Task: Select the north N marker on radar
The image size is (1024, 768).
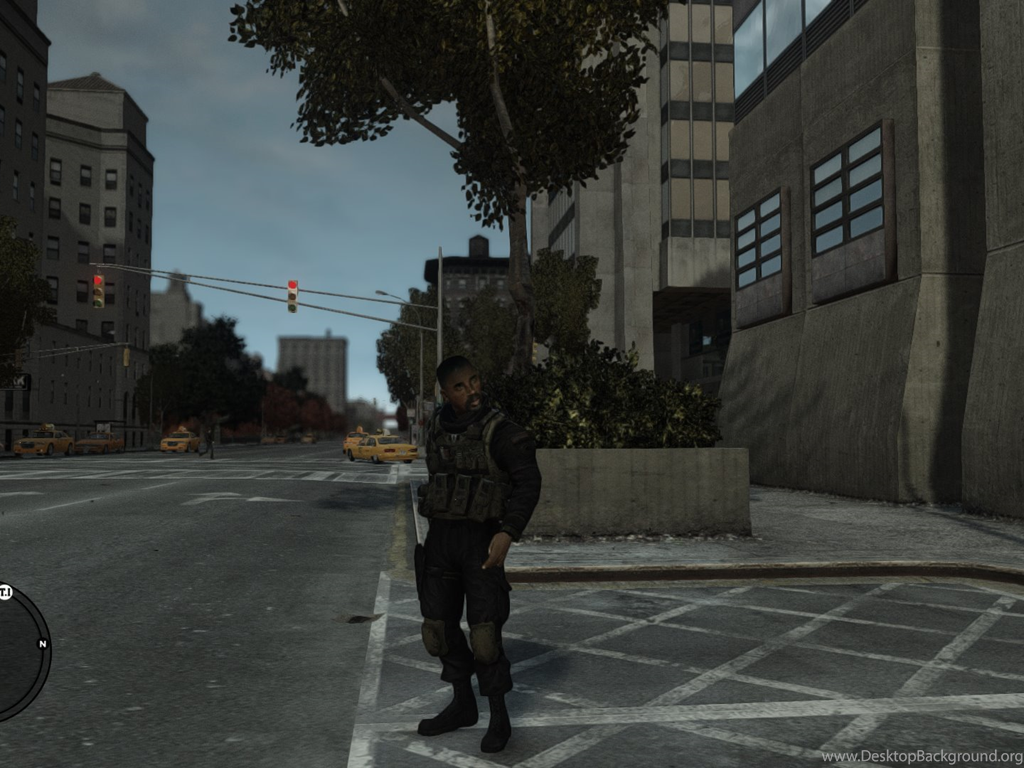Action: [42, 643]
